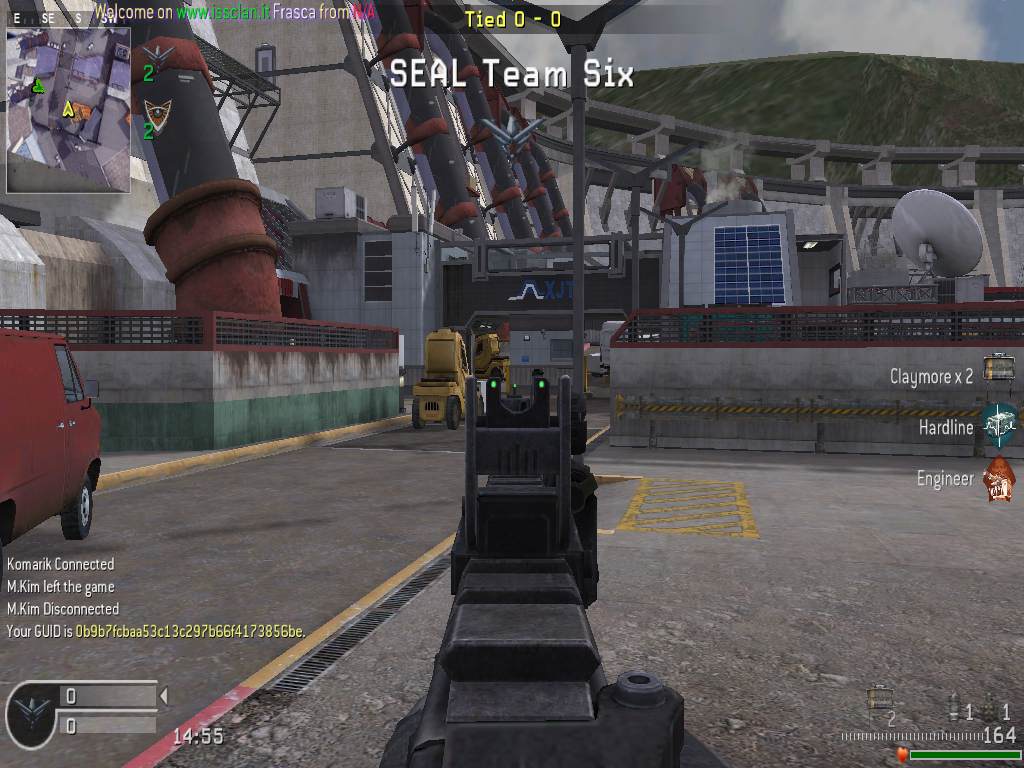Click the yellow player arrow on the minimap
Screen dimensions: 1024x768
pos(68,109)
